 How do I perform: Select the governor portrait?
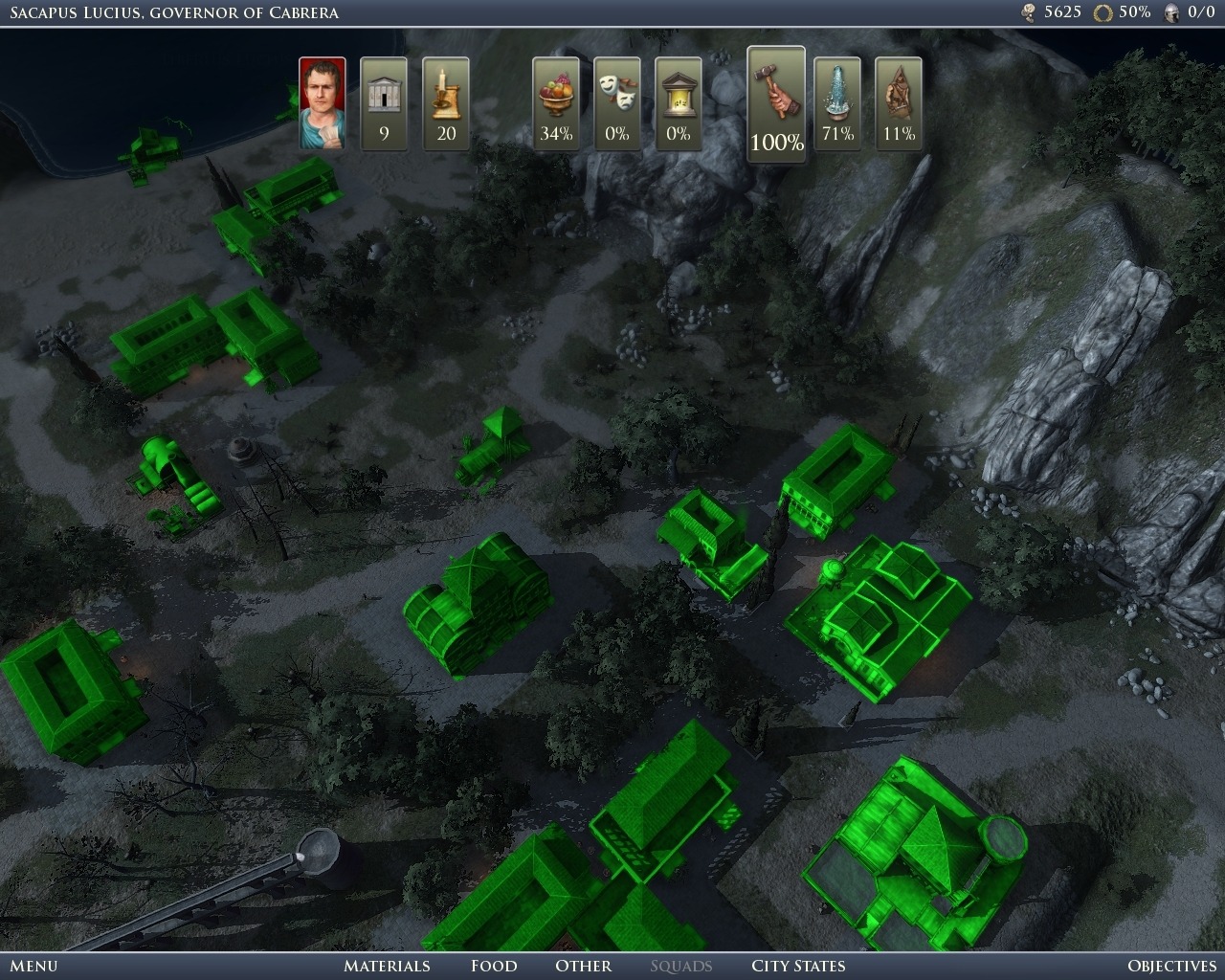(x=323, y=103)
